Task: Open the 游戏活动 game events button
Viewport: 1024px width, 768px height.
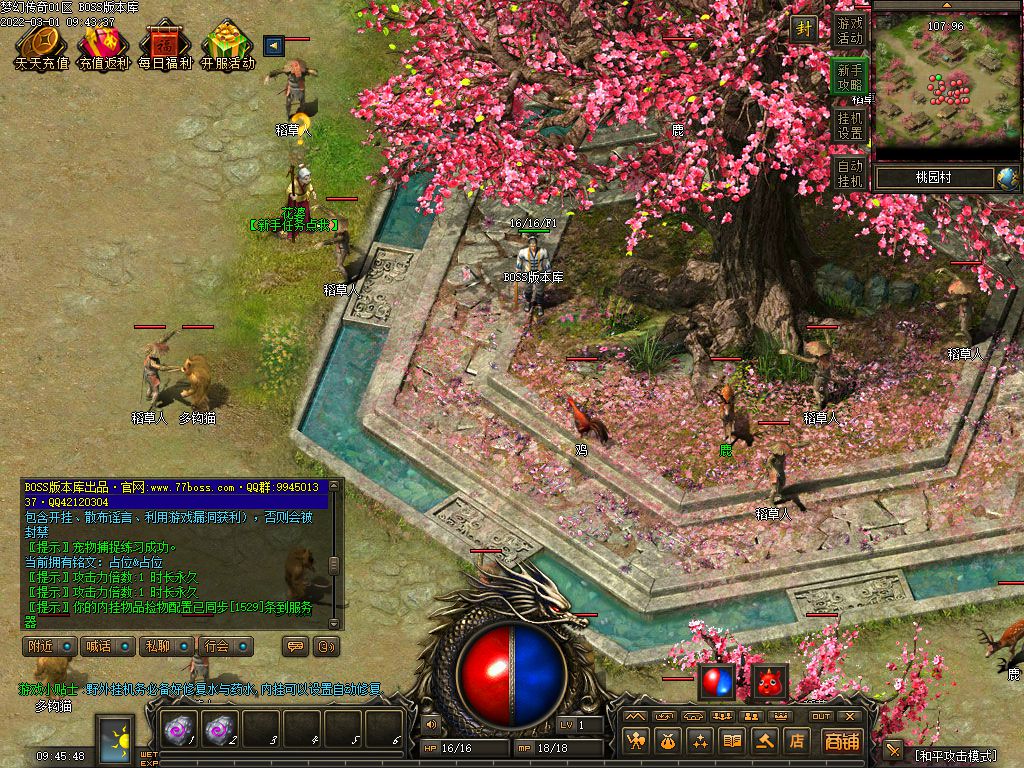Action: pos(850,30)
